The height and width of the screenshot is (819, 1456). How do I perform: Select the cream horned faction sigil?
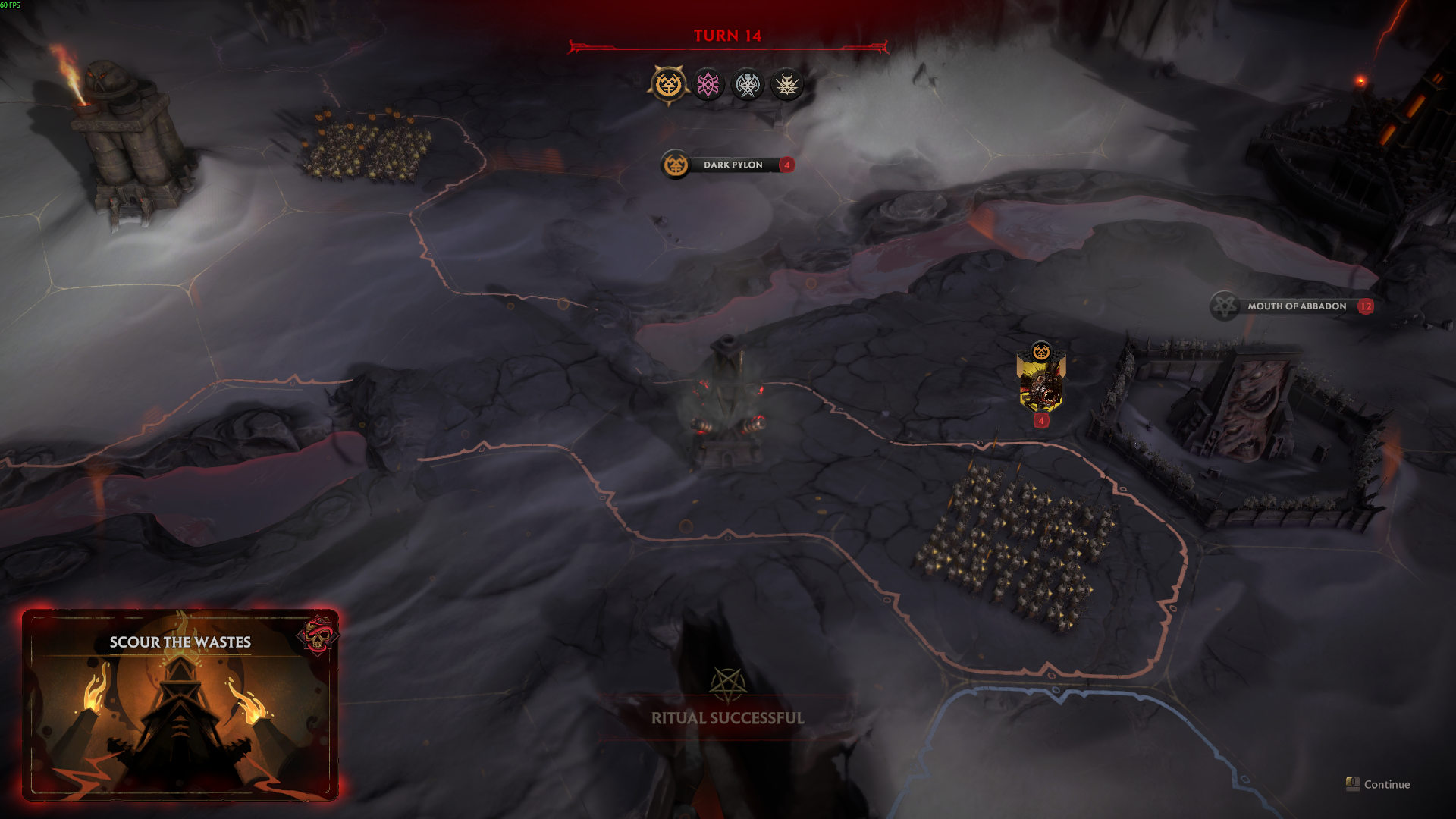click(x=786, y=84)
